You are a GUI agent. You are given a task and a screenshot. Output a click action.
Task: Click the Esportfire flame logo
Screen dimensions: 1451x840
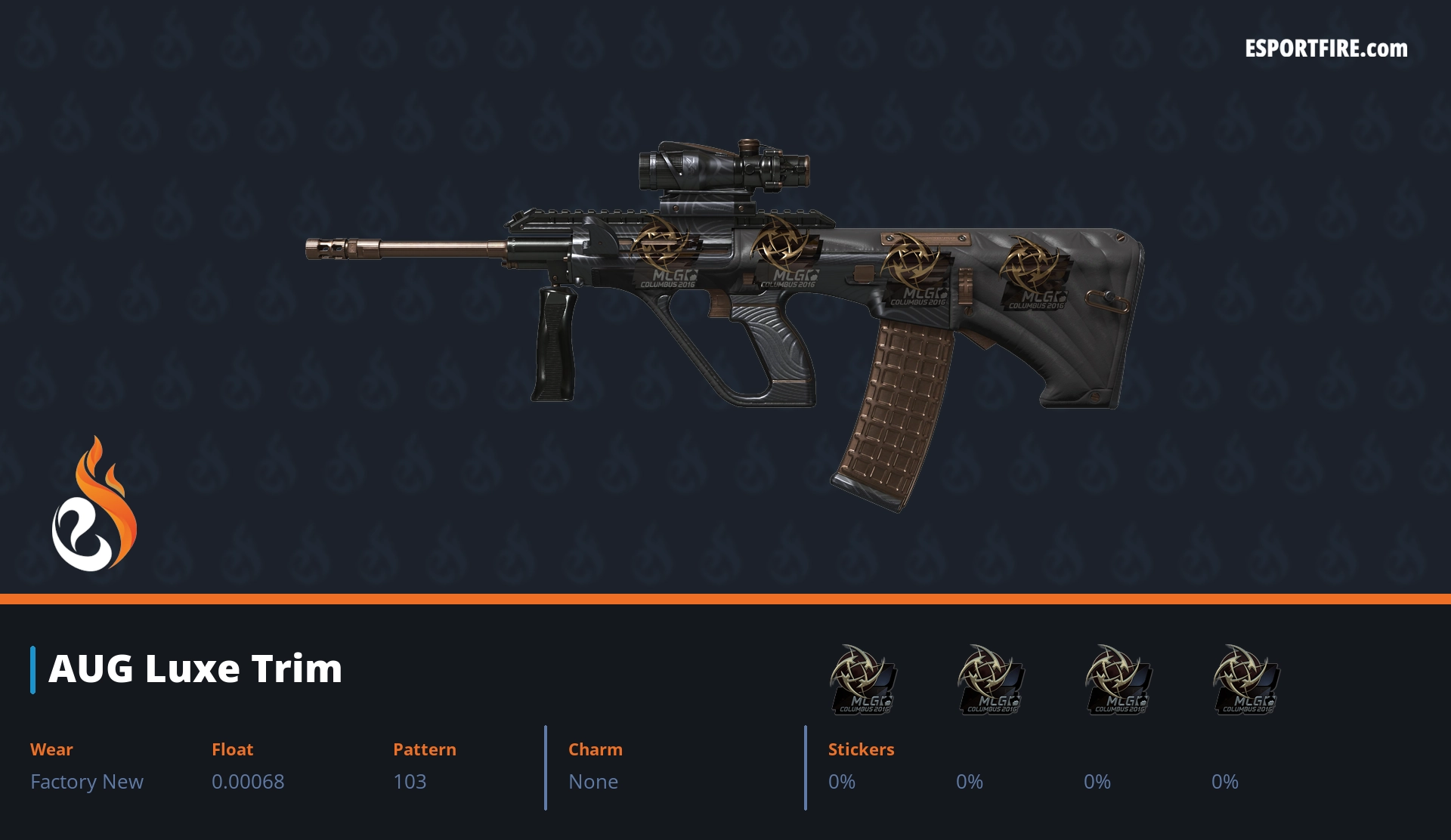coord(94,505)
